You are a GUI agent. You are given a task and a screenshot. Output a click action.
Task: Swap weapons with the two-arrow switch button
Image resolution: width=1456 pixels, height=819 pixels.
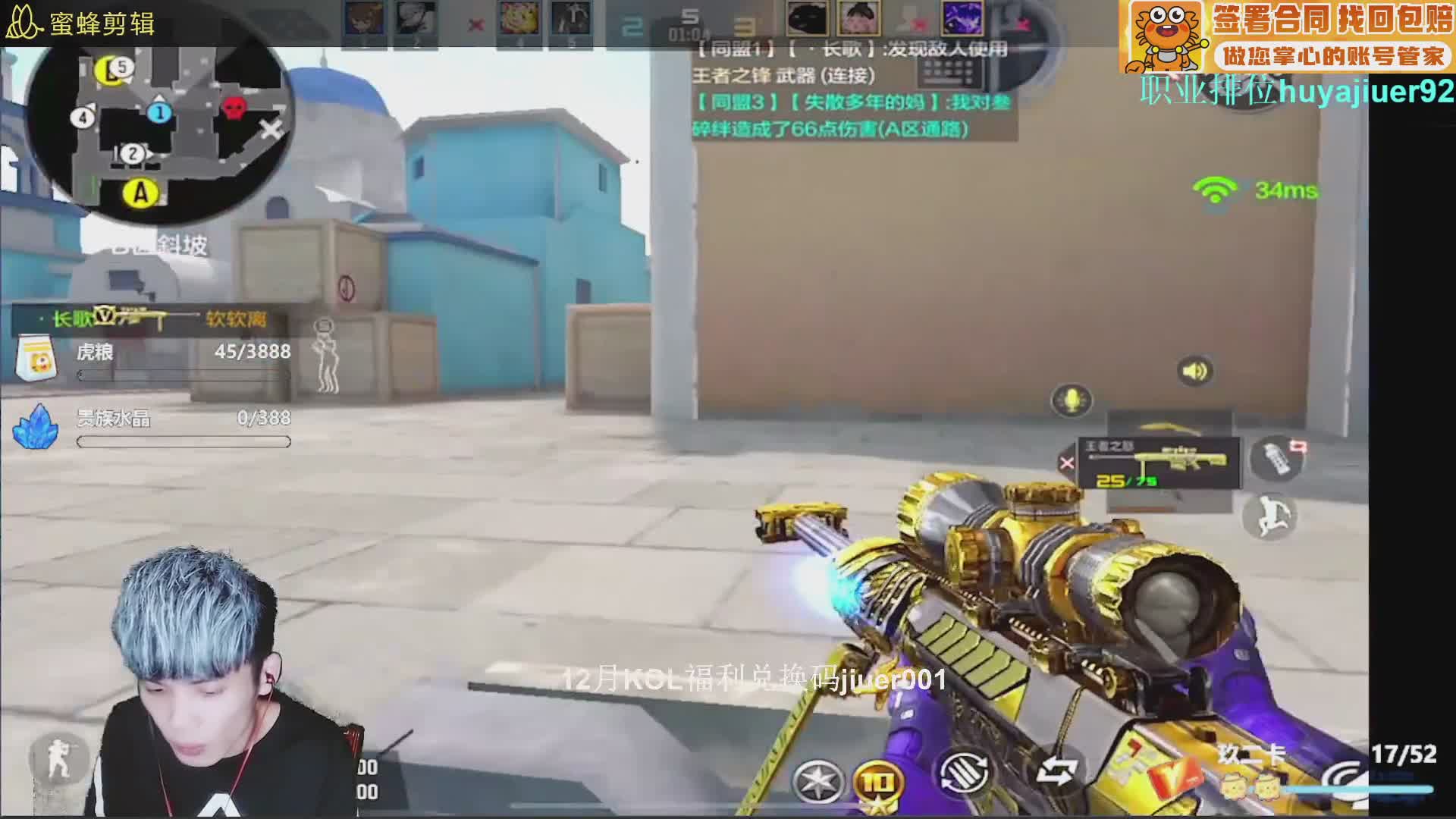point(1057,772)
